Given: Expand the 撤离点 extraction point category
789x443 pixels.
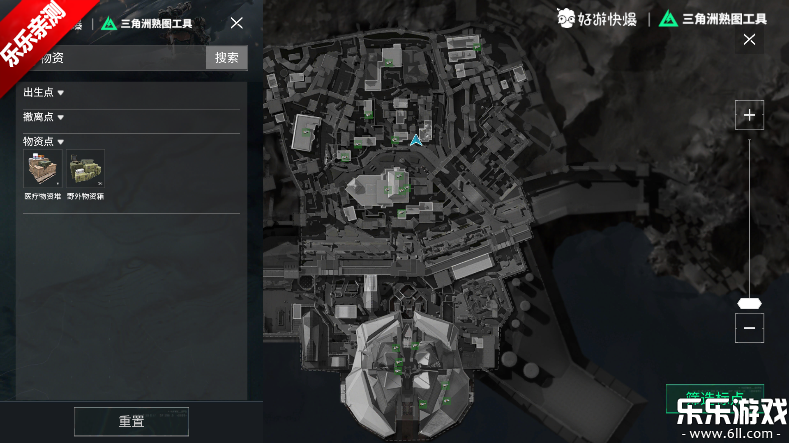Looking at the screenshot, I should 44,117.
